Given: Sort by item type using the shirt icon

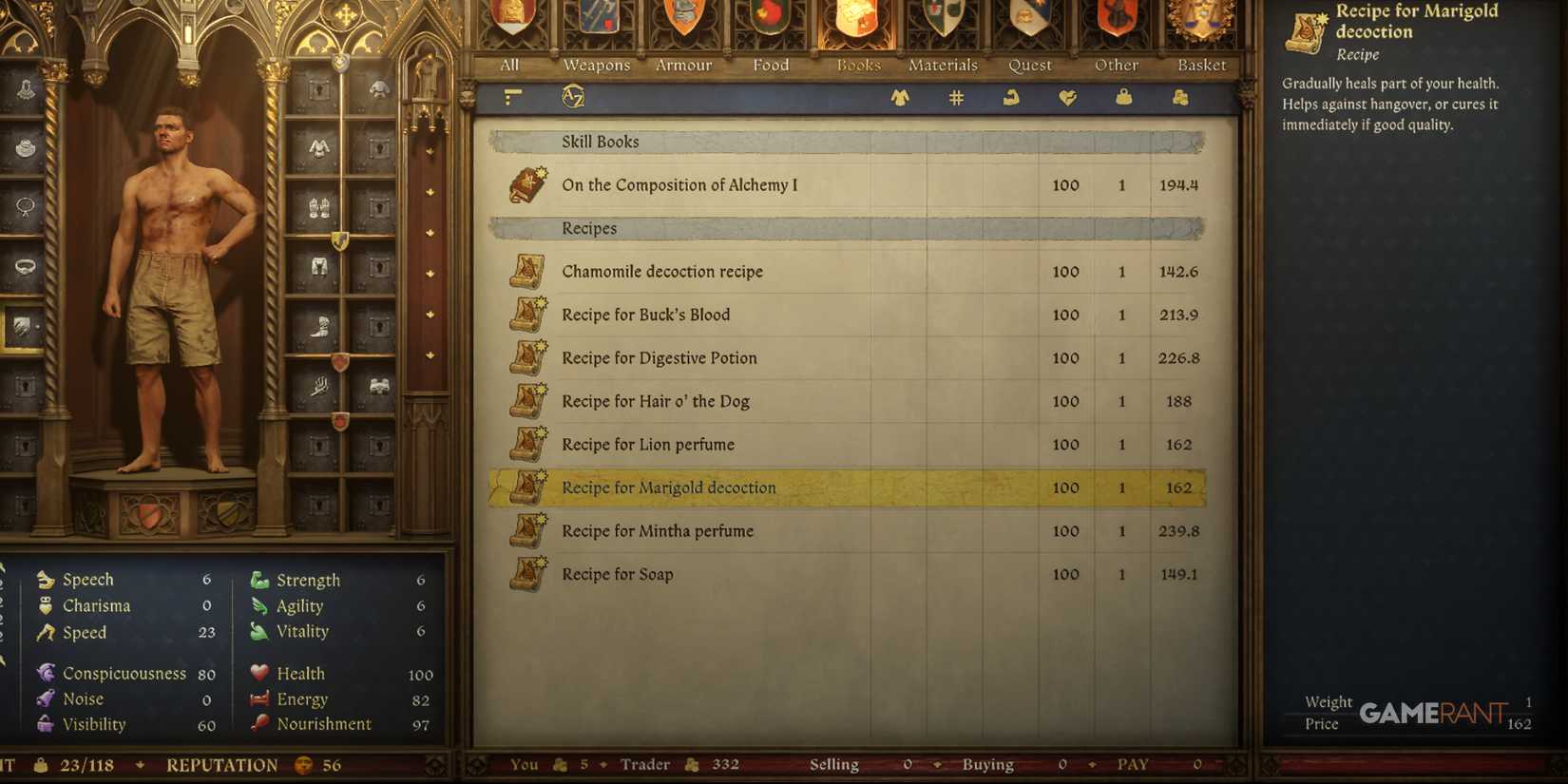Looking at the screenshot, I should click(x=899, y=96).
